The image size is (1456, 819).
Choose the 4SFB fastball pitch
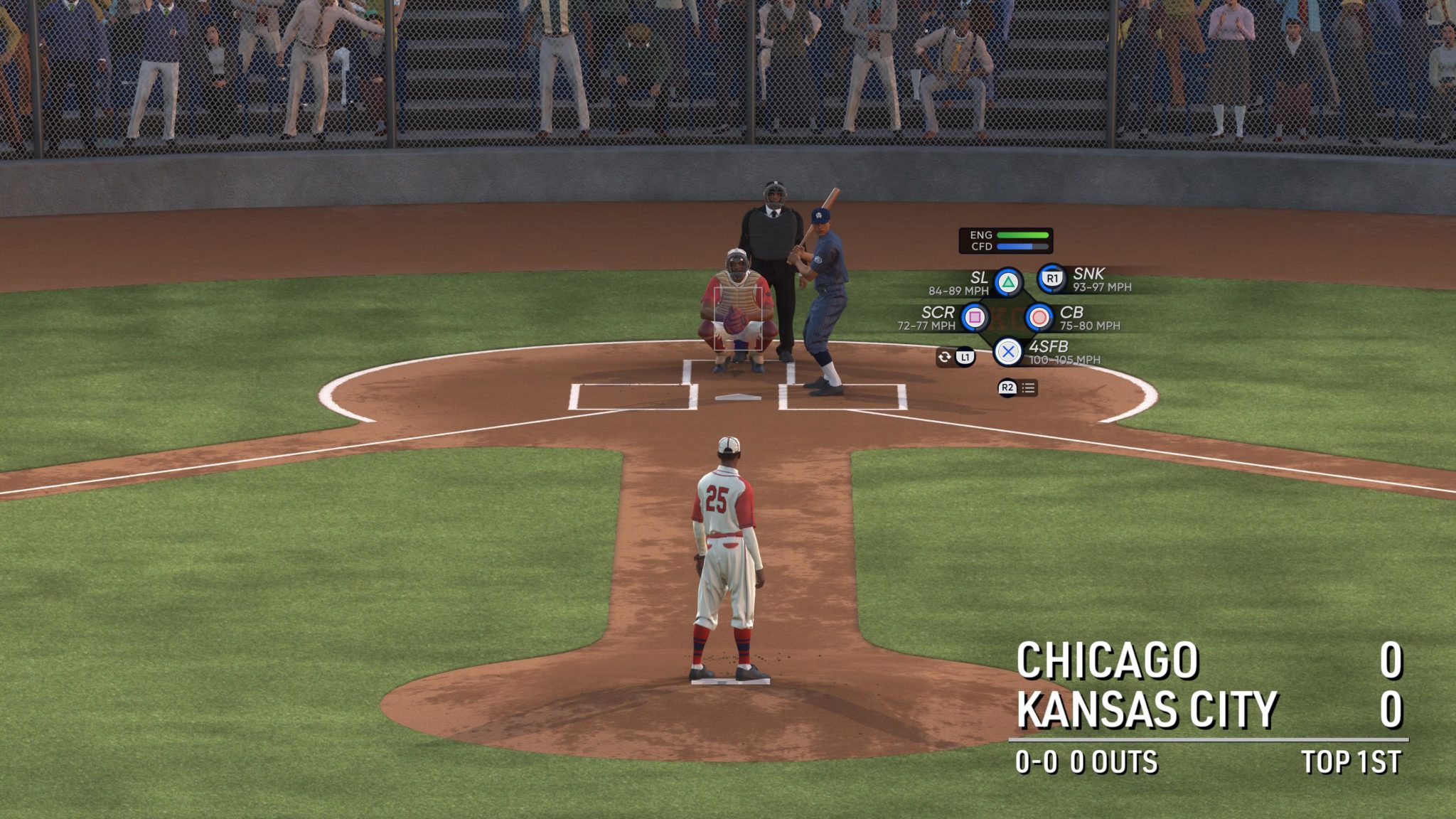[1007, 351]
